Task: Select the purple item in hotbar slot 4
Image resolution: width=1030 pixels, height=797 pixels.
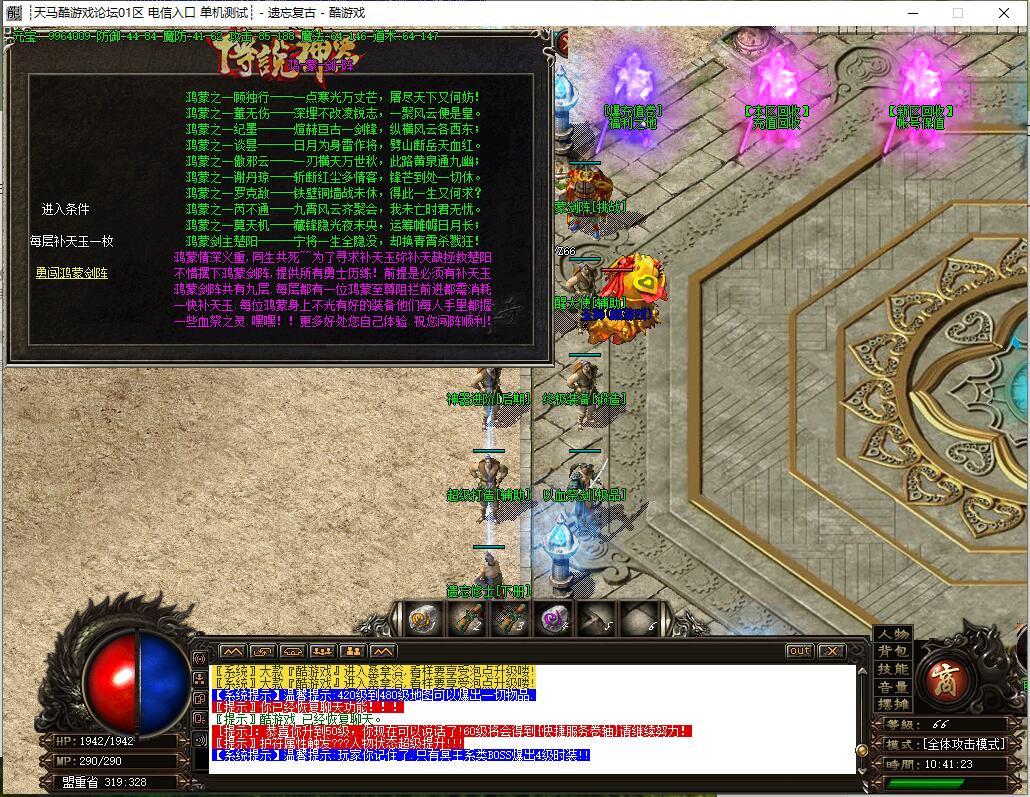Action: pyautogui.click(x=553, y=620)
